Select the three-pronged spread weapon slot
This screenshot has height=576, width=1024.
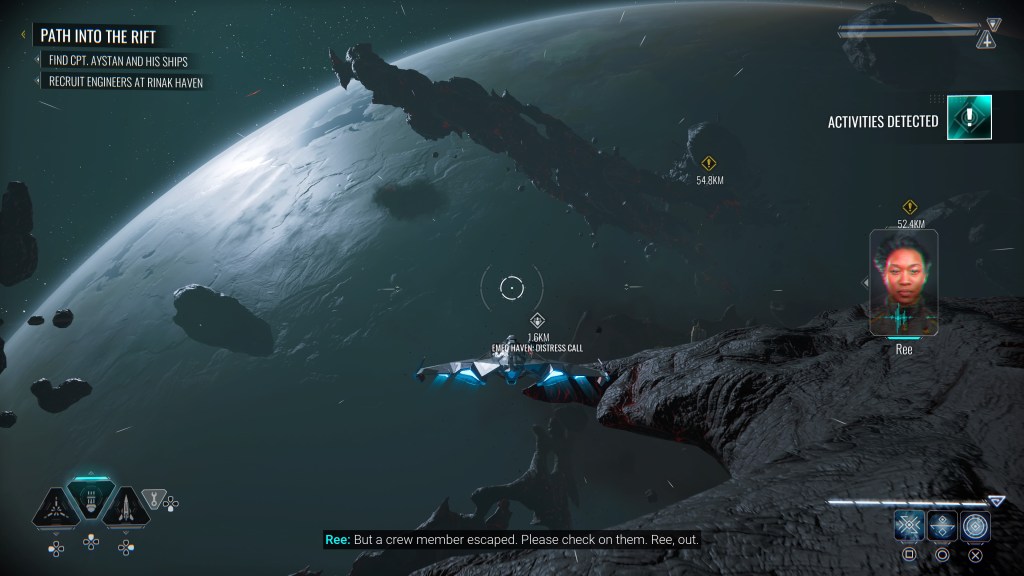click(x=55, y=507)
